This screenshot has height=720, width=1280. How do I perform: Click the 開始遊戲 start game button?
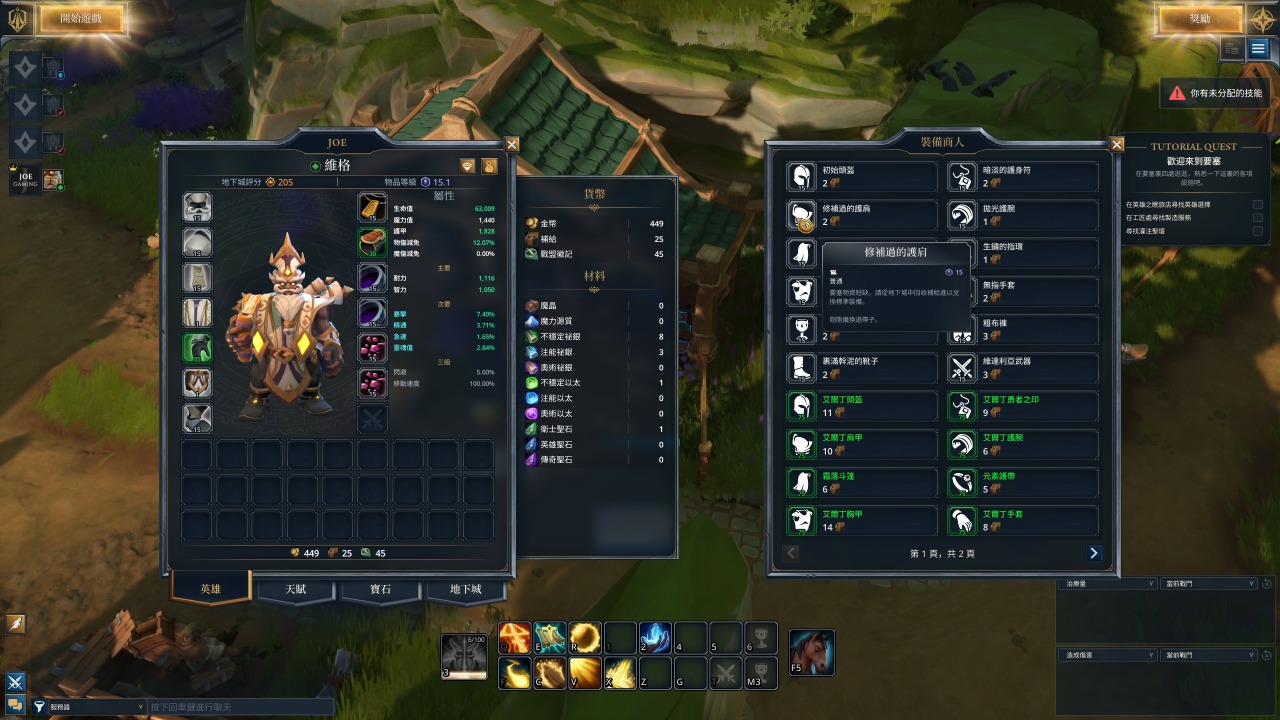(x=82, y=18)
